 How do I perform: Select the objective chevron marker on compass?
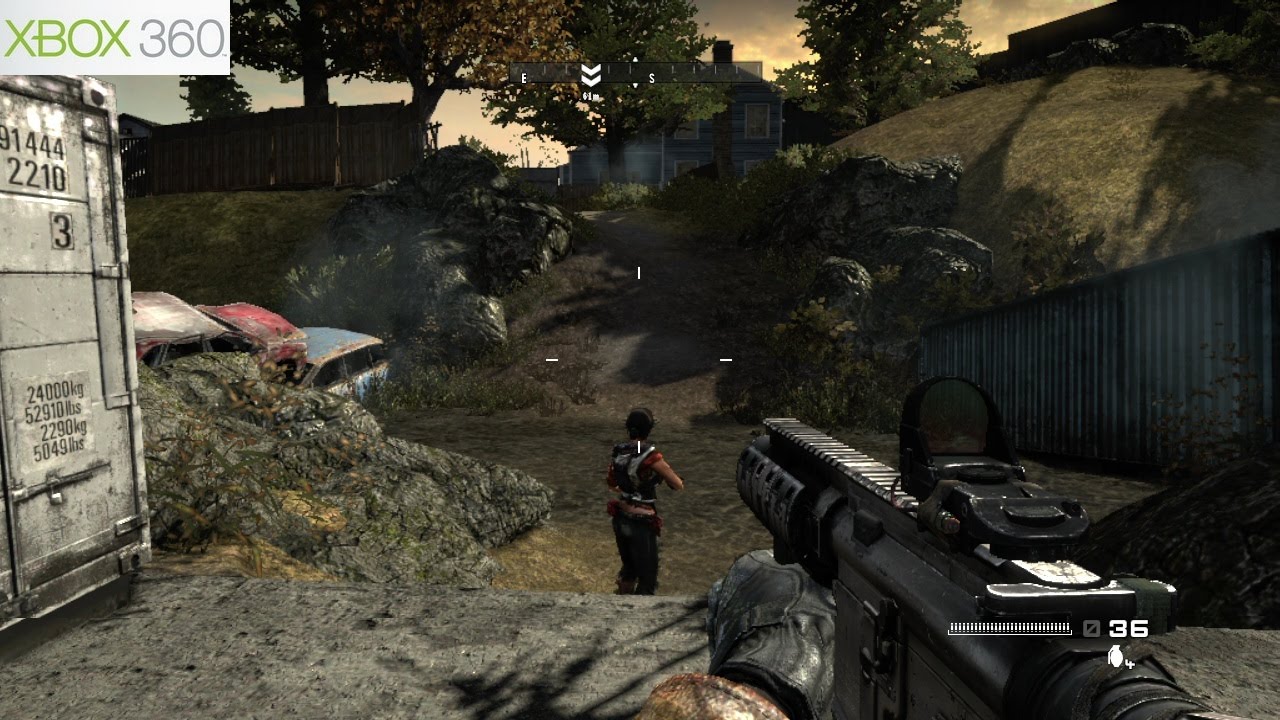(591, 74)
